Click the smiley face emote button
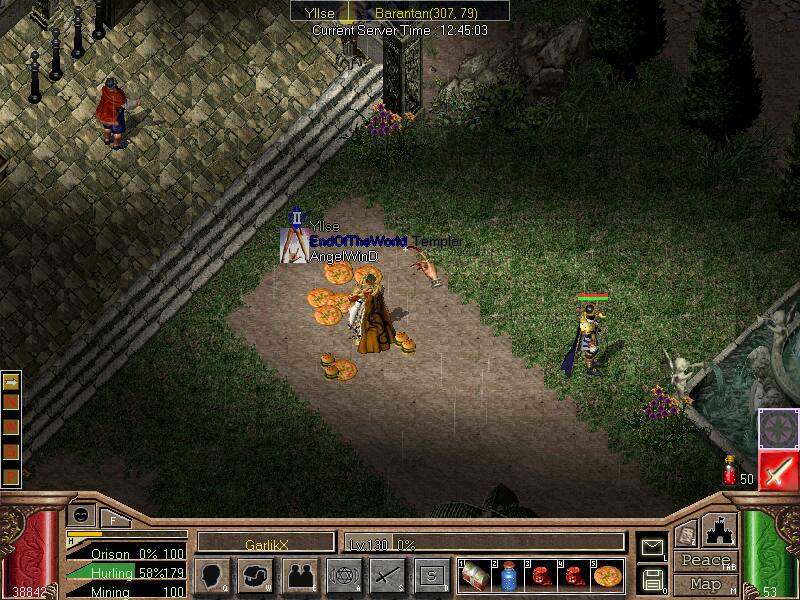The width and height of the screenshot is (800, 600). [80, 513]
